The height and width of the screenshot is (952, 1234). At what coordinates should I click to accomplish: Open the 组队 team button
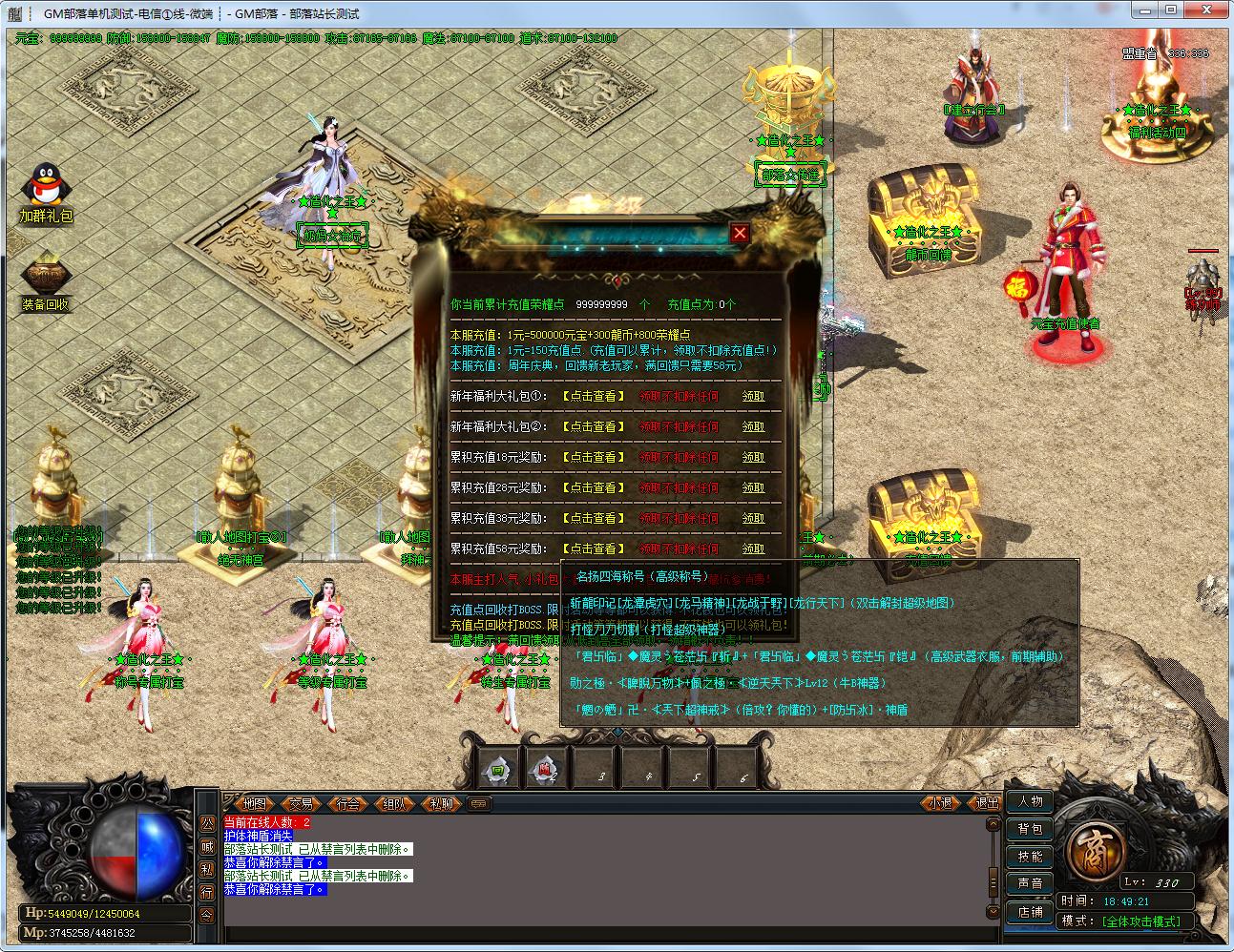point(394,803)
